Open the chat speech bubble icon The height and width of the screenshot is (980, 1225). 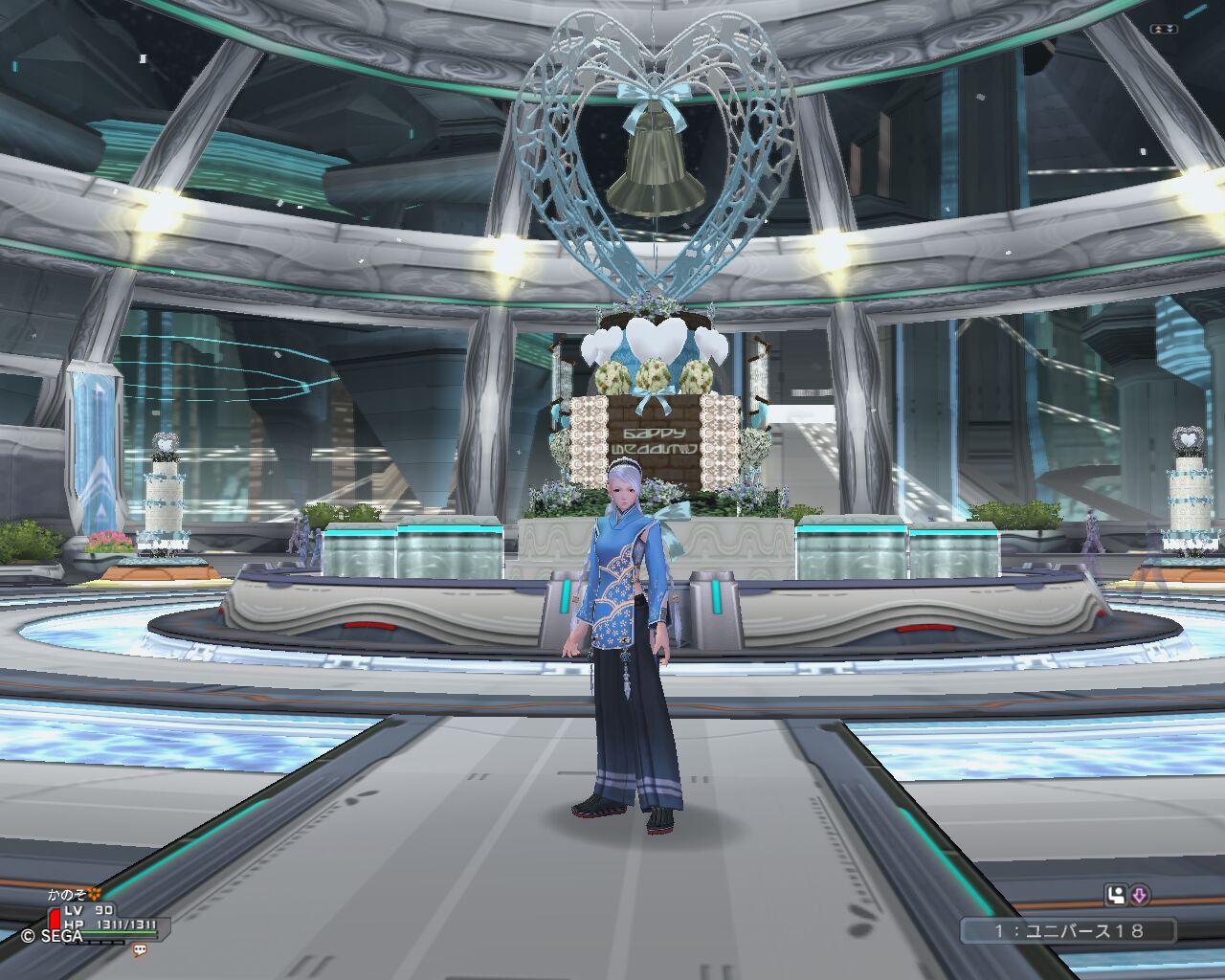coord(140,950)
